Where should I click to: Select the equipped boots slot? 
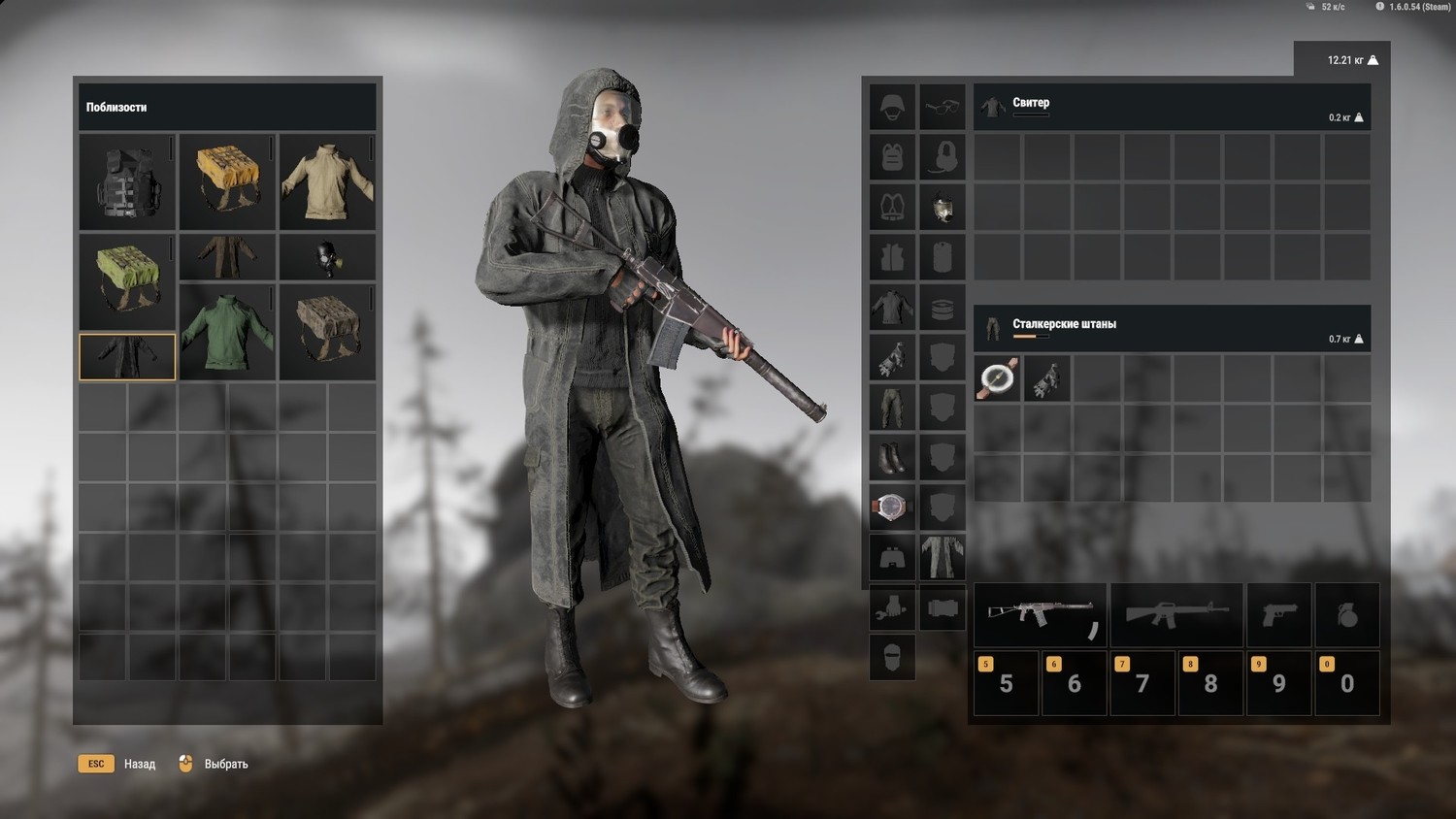tap(892, 456)
